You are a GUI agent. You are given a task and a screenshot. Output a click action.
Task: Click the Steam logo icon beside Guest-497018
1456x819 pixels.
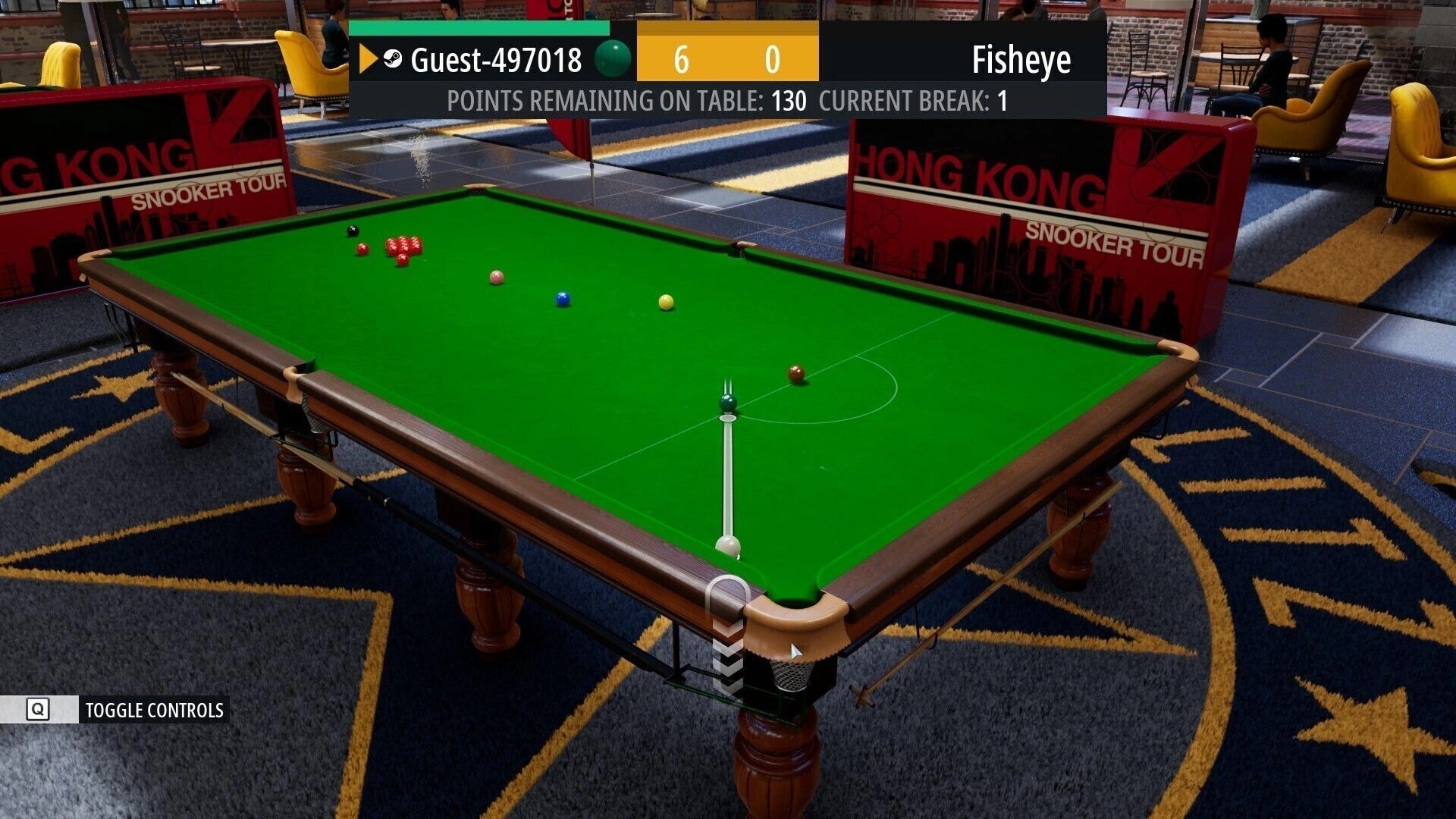tap(391, 59)
